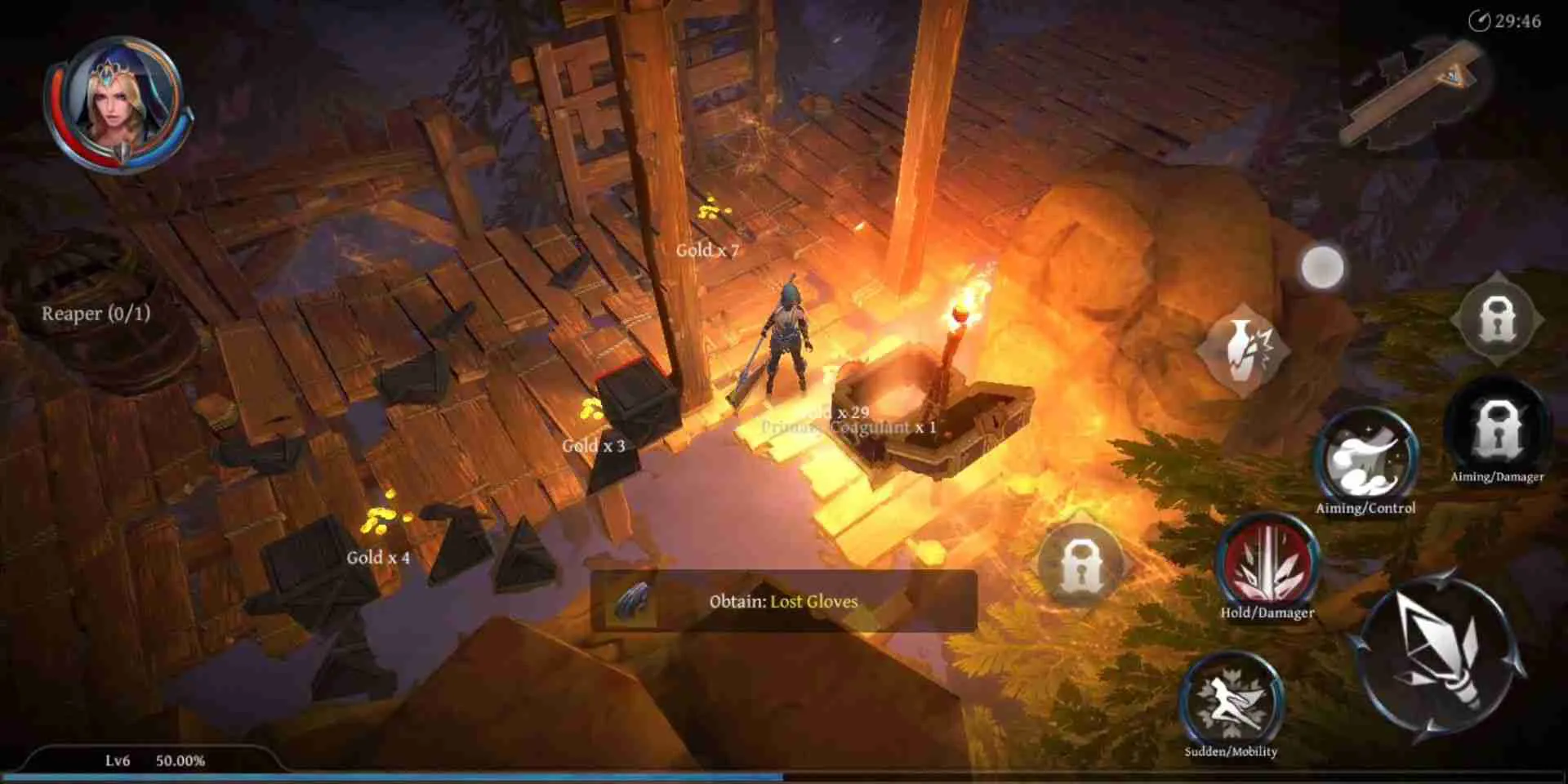Image resolution: width=1568 pixels, height=784 pixels.
Task: Toggle the white circular button above the skills
Action: (1322, 267)
